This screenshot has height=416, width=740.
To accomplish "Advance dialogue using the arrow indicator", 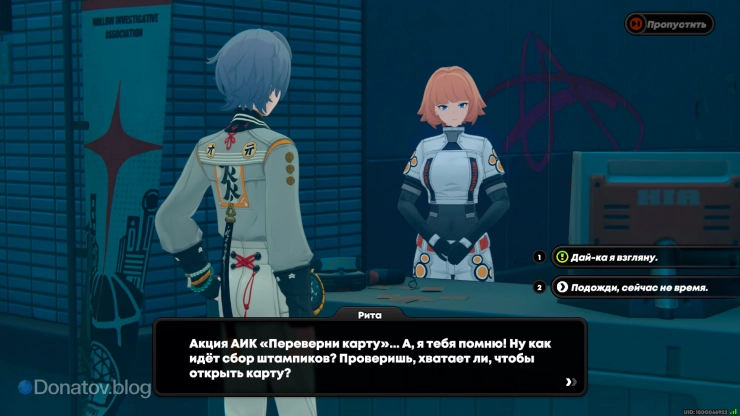I will tap(570, 381).
